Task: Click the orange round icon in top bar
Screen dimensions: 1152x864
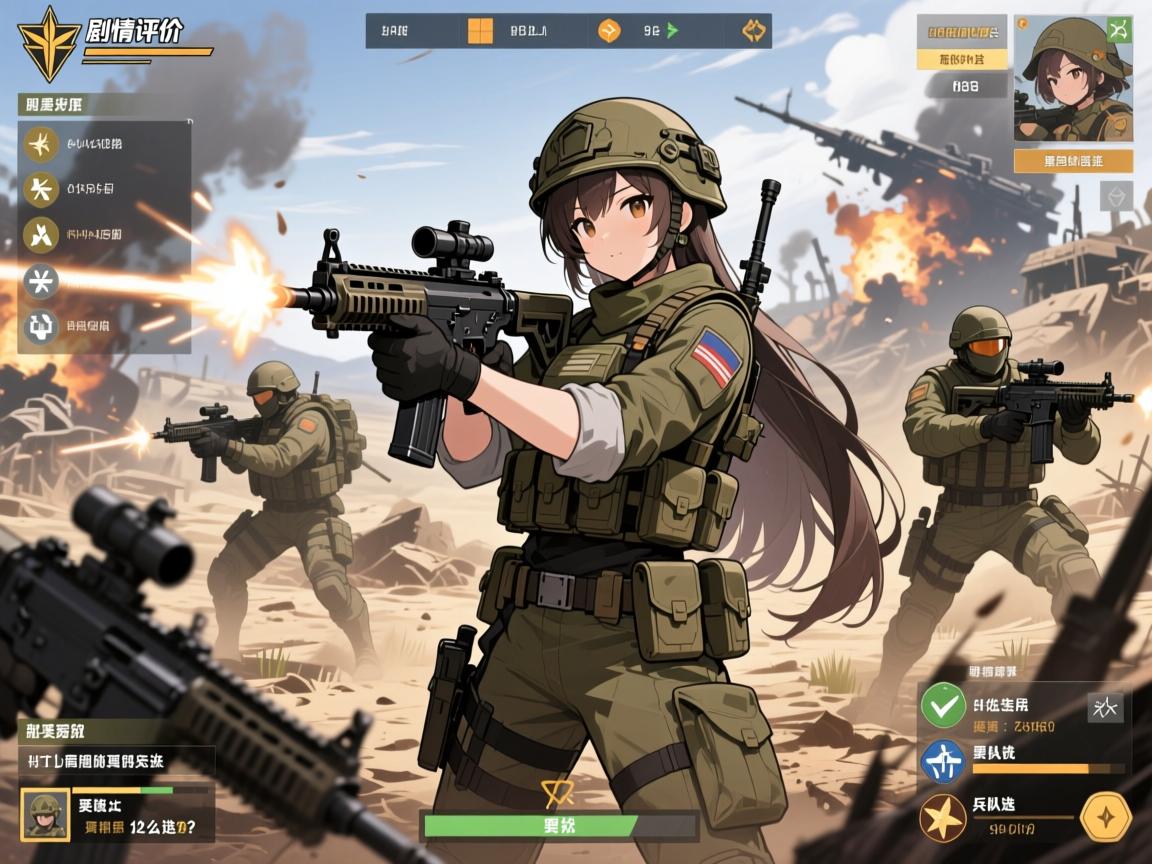Action: pyautogui.click(x=608, y=31)
